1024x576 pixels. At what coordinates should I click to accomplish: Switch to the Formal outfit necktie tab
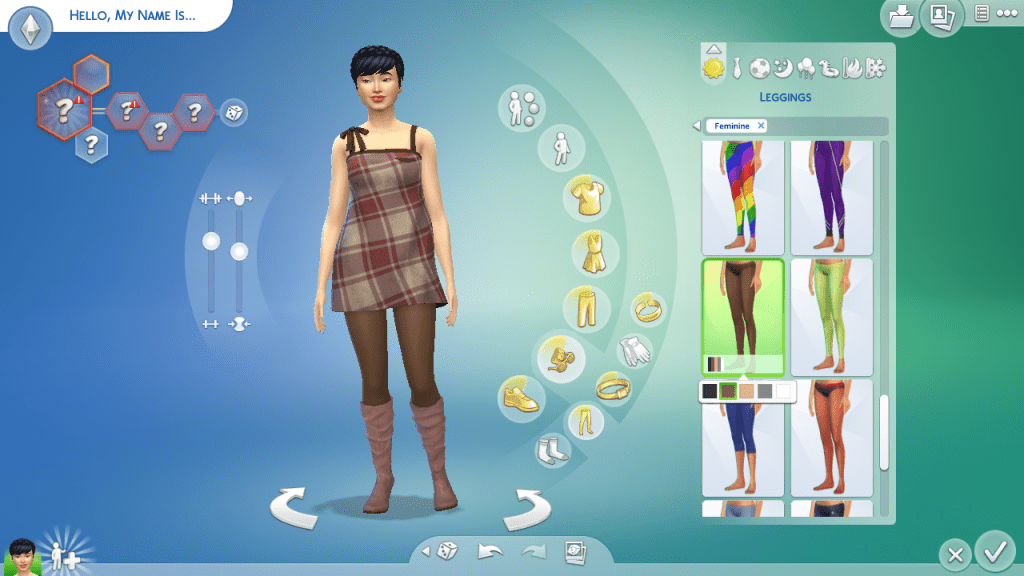737,68
